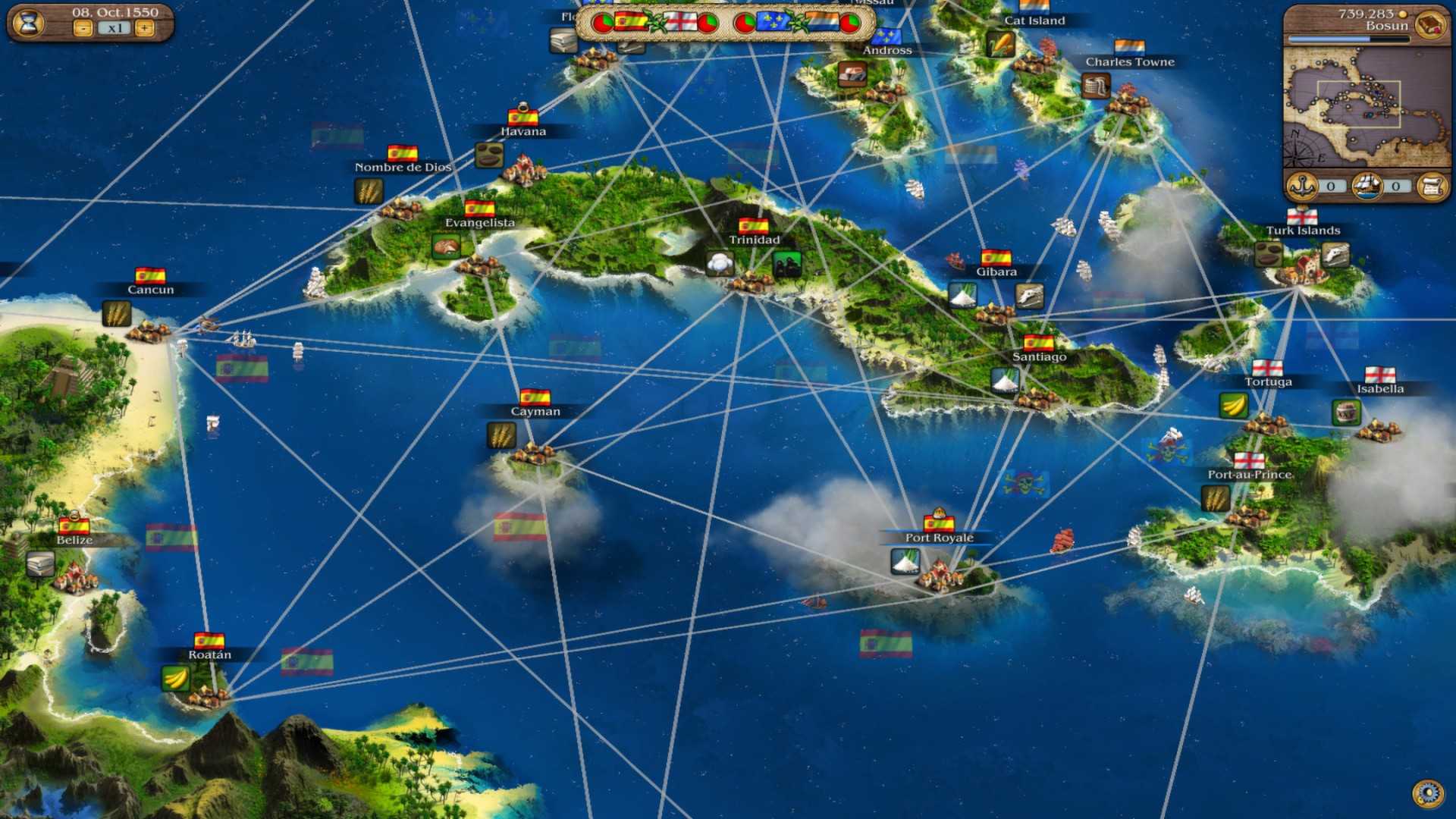Image resolution: width=1456 pixels, height=819 pixels.
Task: Toggle Spain's relation flag in the diplomacy bar
Action: tap(632, 21)
